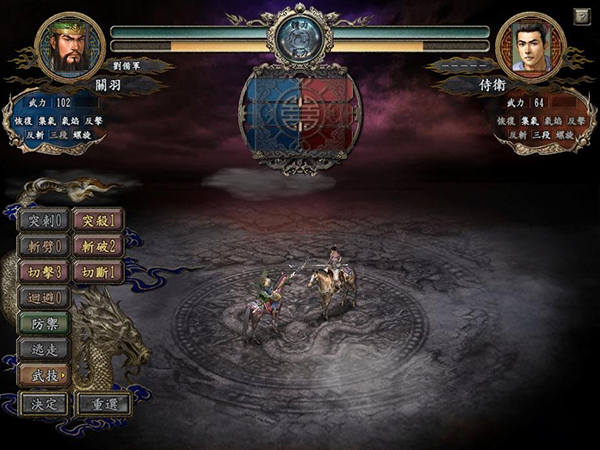This screenshot has height=450, width=600.
Task: Reset choices with the 重選 button
Action: (104, 404)
